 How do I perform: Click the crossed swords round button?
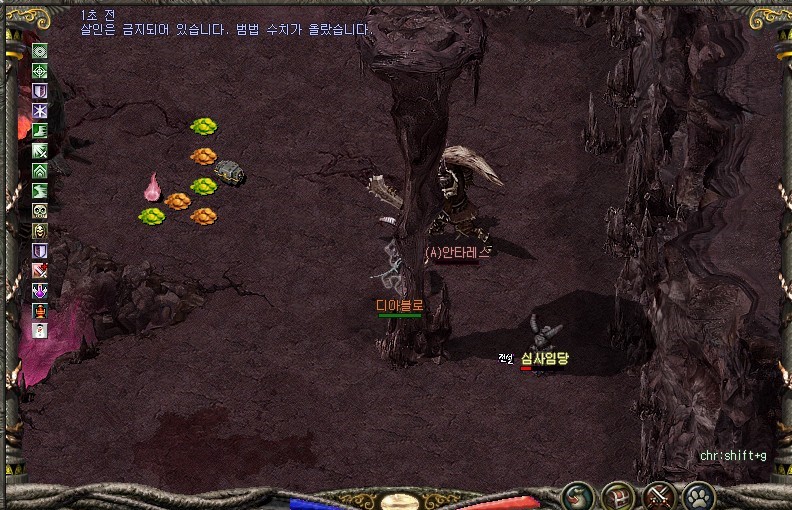click(658, 494)
